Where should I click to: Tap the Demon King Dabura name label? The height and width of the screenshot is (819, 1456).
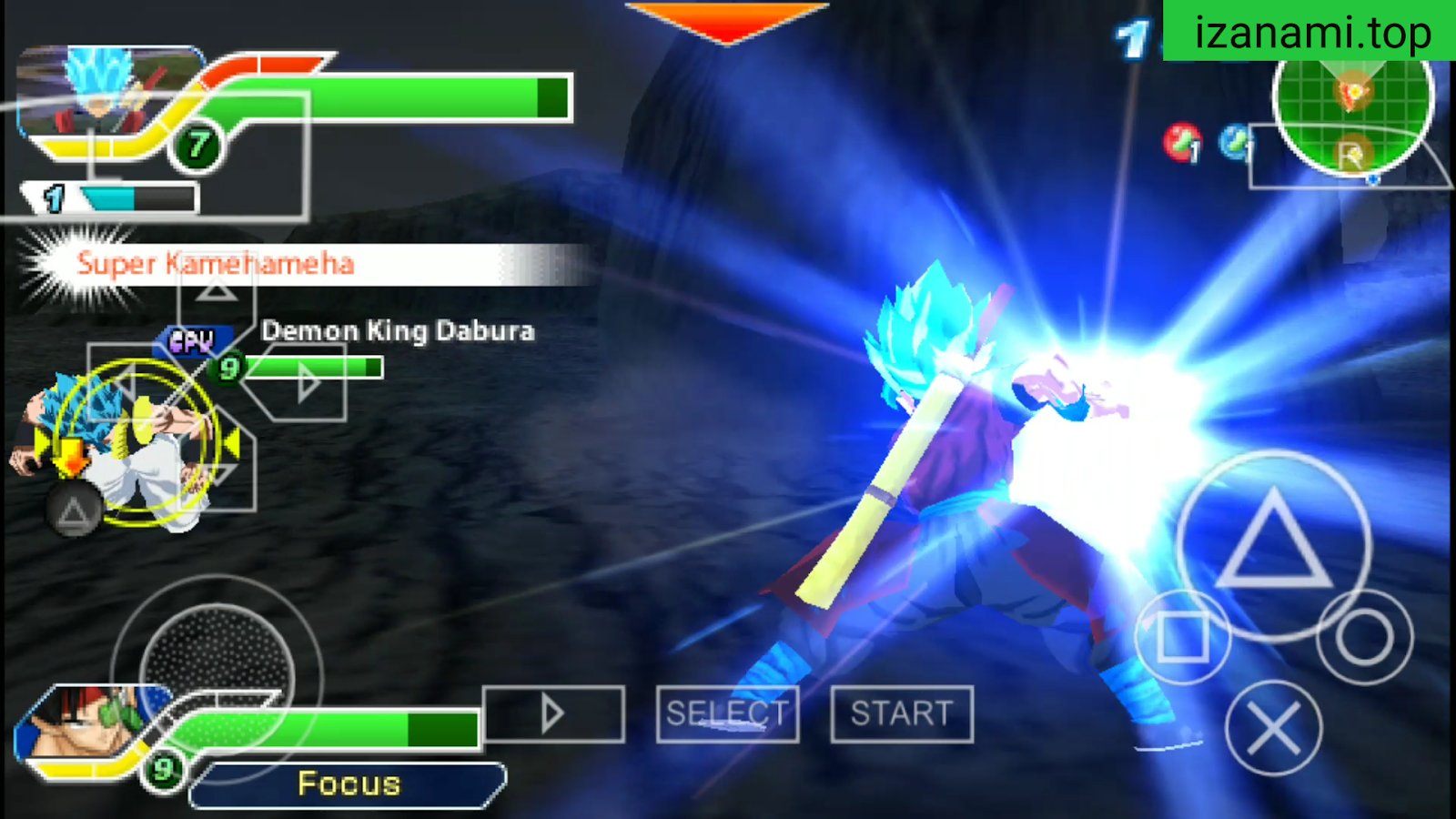[399, 331]
